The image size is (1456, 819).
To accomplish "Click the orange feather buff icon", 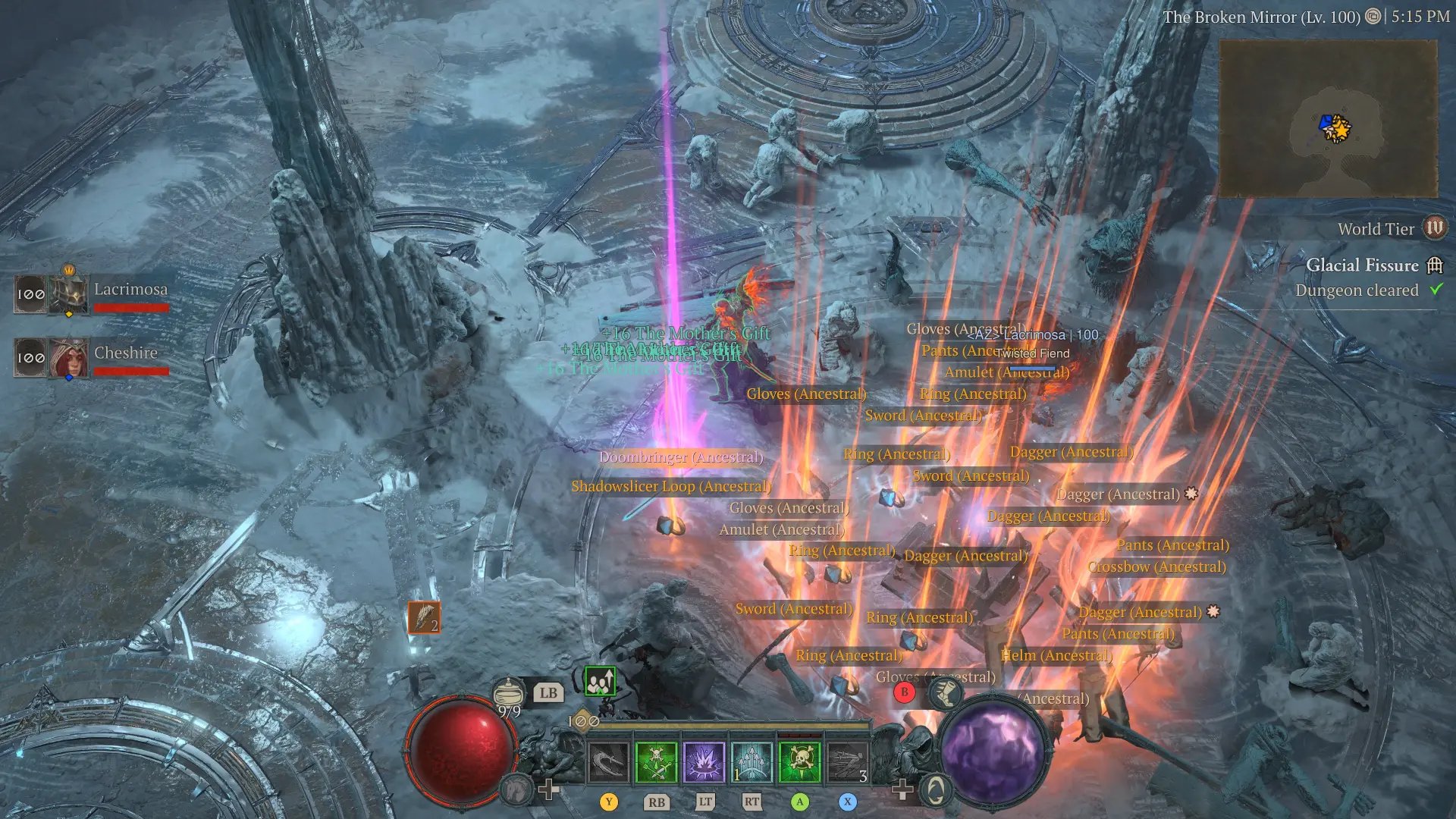I will tap(424, 617).
